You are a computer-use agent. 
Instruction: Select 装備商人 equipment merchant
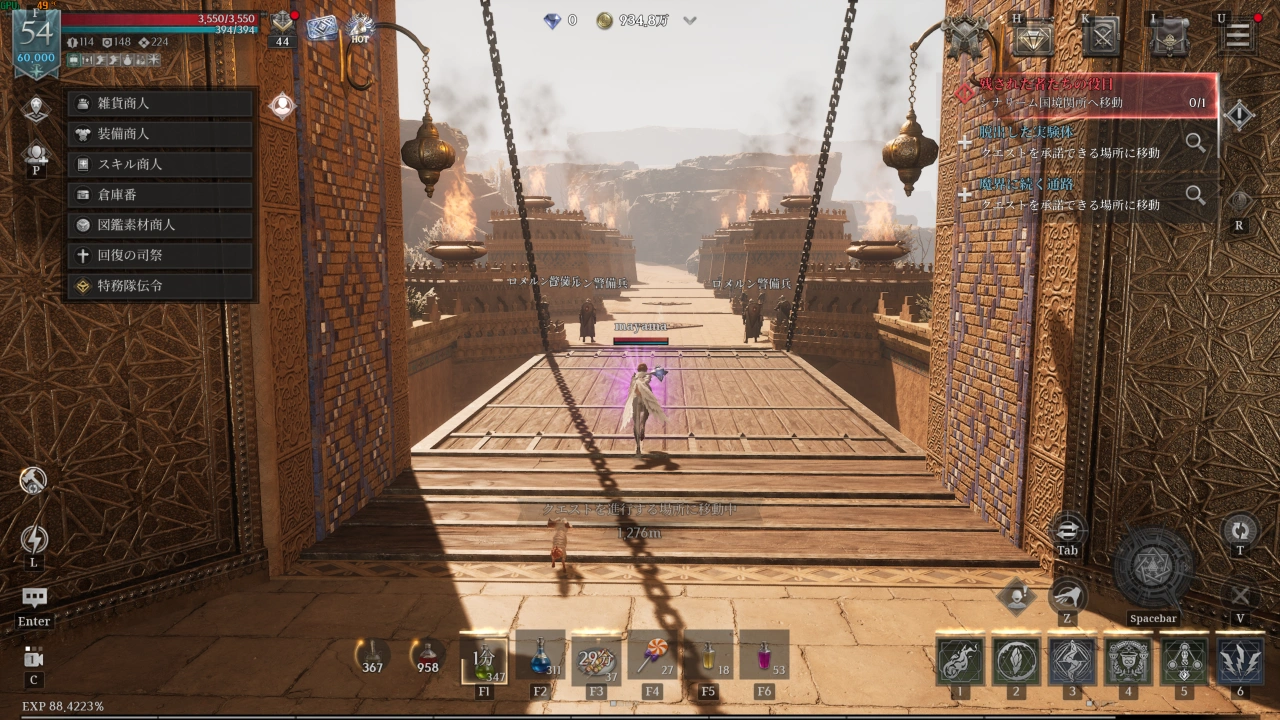(x=160, y=134)
